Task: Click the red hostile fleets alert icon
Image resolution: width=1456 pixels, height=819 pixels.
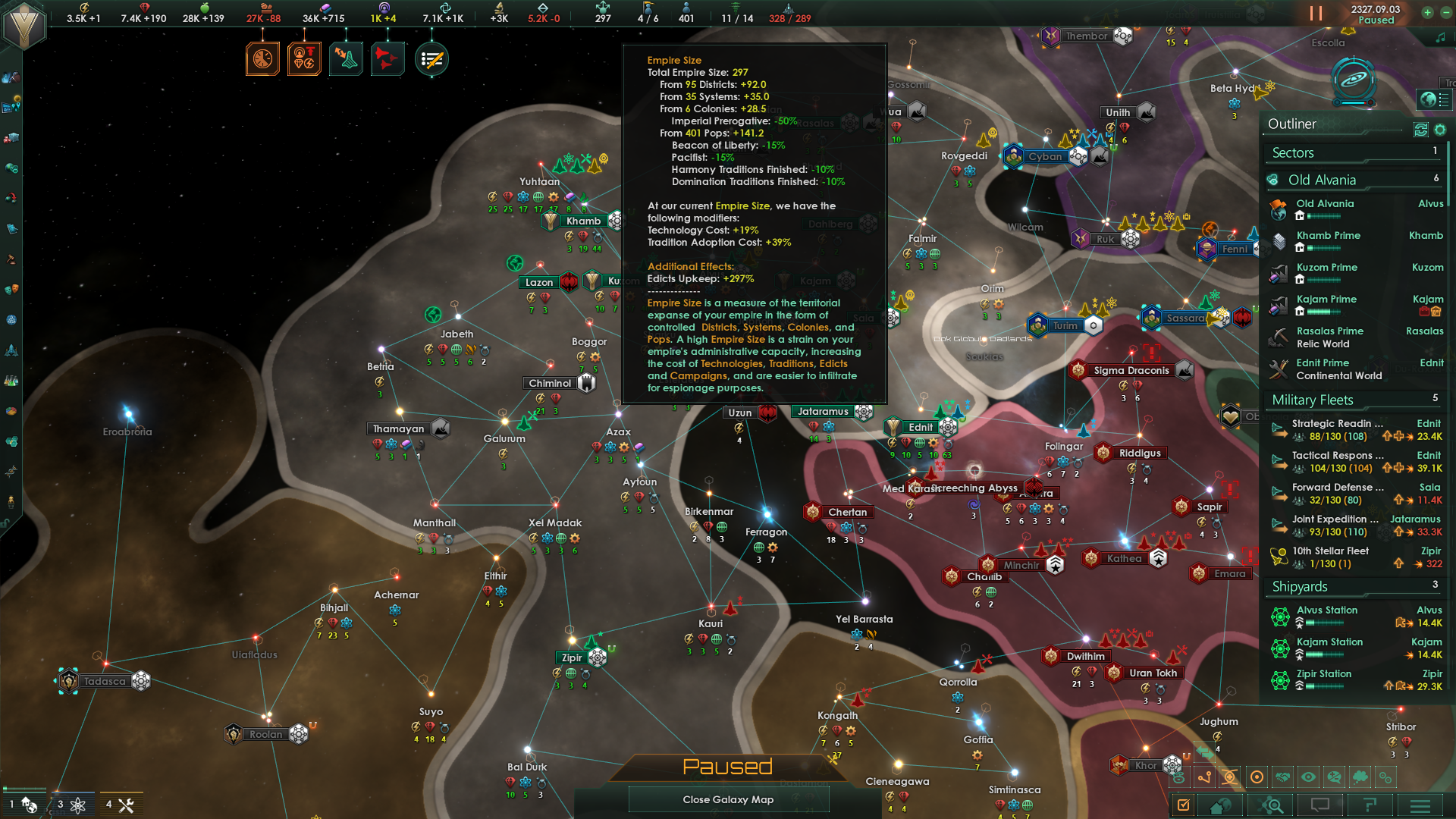Action: pyautogui.click(x=388, y=59)
